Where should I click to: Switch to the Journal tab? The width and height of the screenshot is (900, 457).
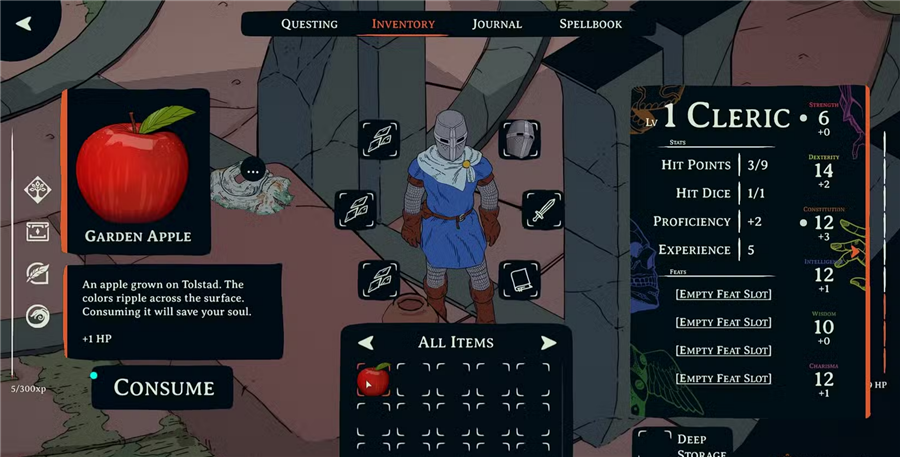[x=497, y=24]
